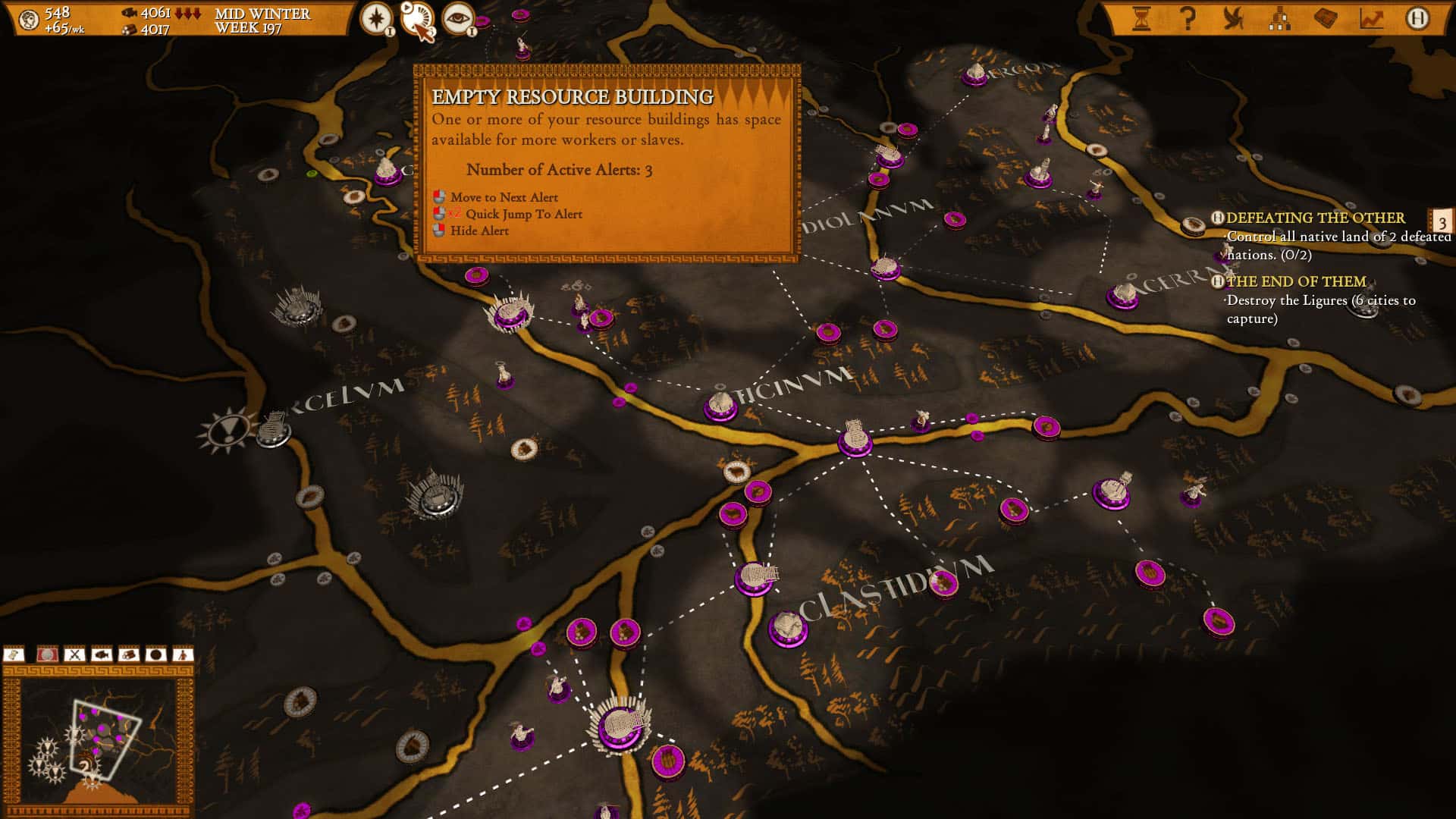Open the book icon in top bar
Image resolution: width=1456 pixels, height=819 pixels.
pos(1326,18)
